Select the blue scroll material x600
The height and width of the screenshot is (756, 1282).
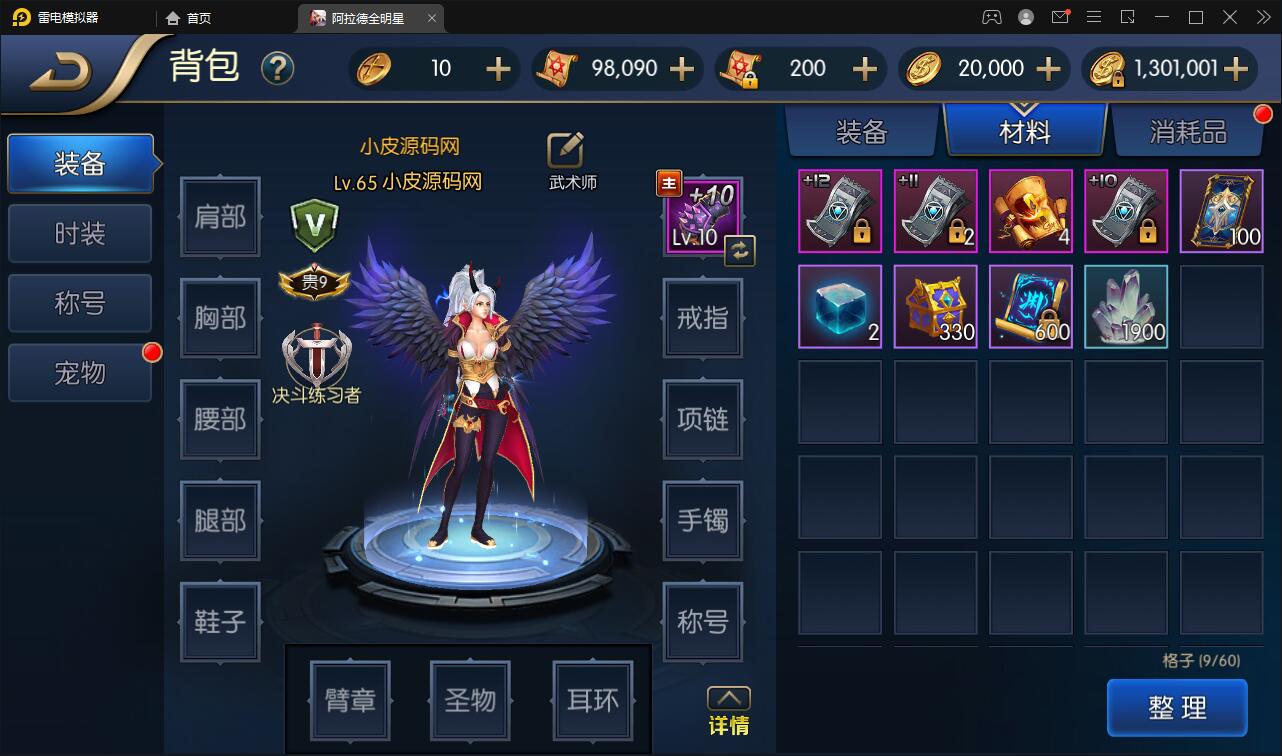point(1030,306)
